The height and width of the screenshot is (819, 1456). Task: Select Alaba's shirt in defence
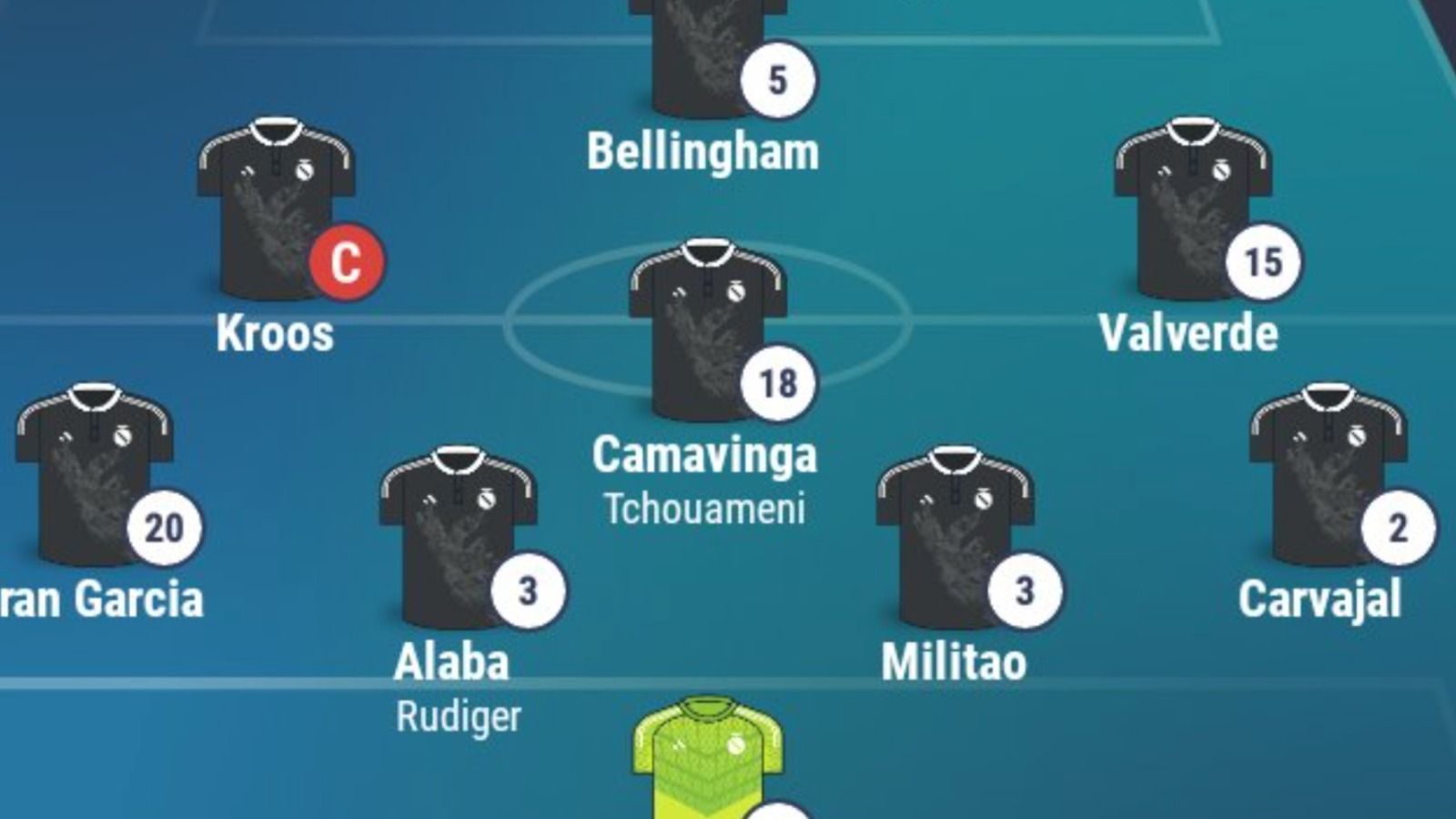pyautogui.click(x=457, y=537)
